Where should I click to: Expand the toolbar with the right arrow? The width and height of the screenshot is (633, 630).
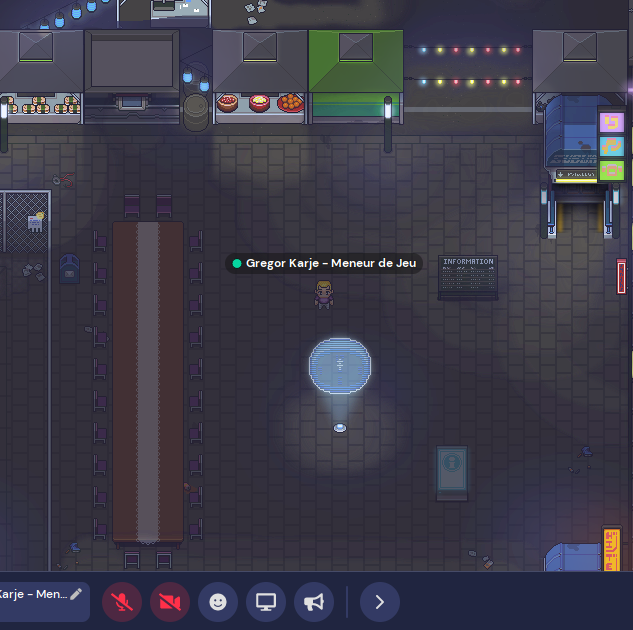(x=379, y=602)
